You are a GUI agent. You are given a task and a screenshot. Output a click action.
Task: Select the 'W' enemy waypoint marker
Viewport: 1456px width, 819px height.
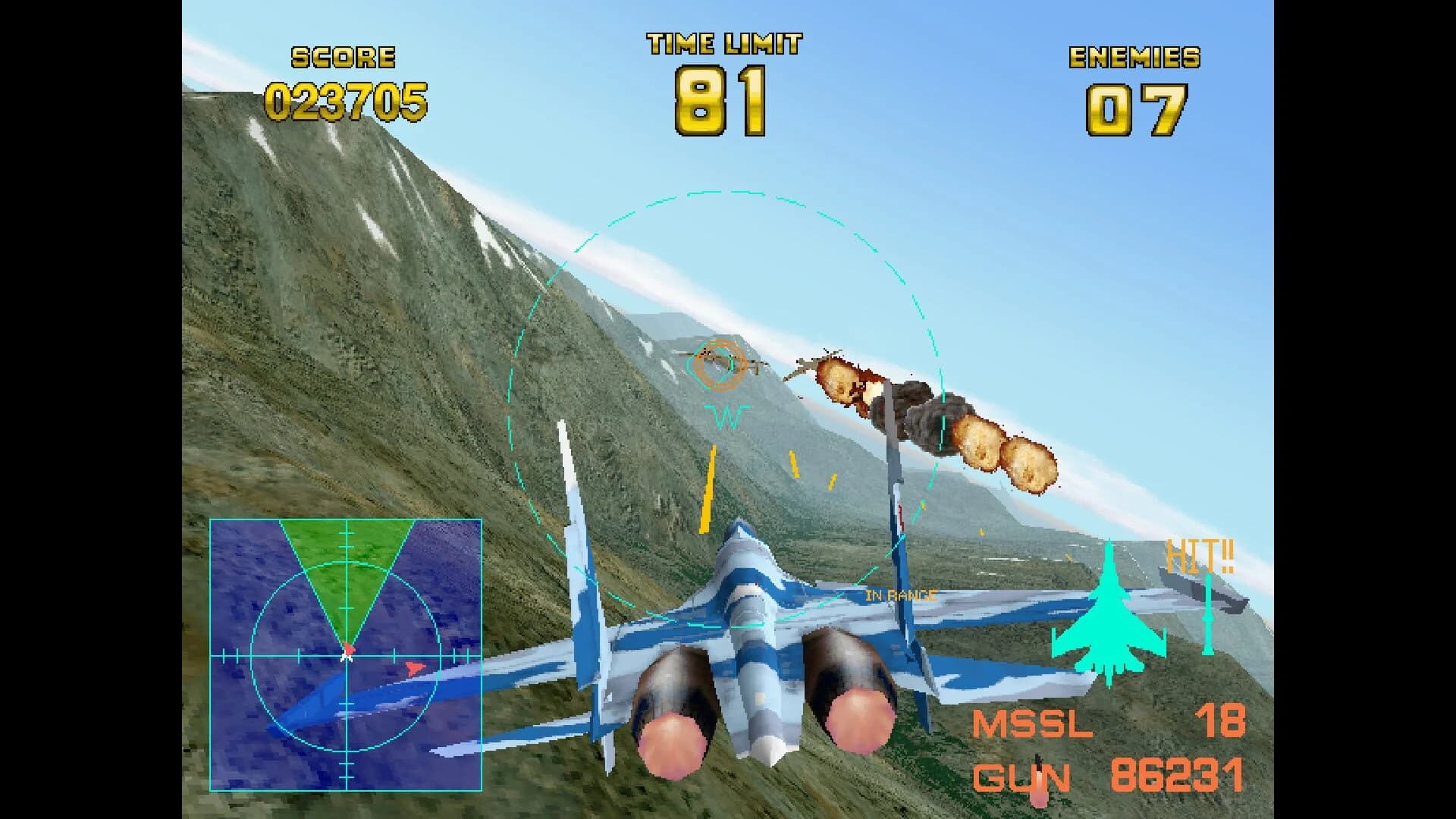tap(726, 416)
